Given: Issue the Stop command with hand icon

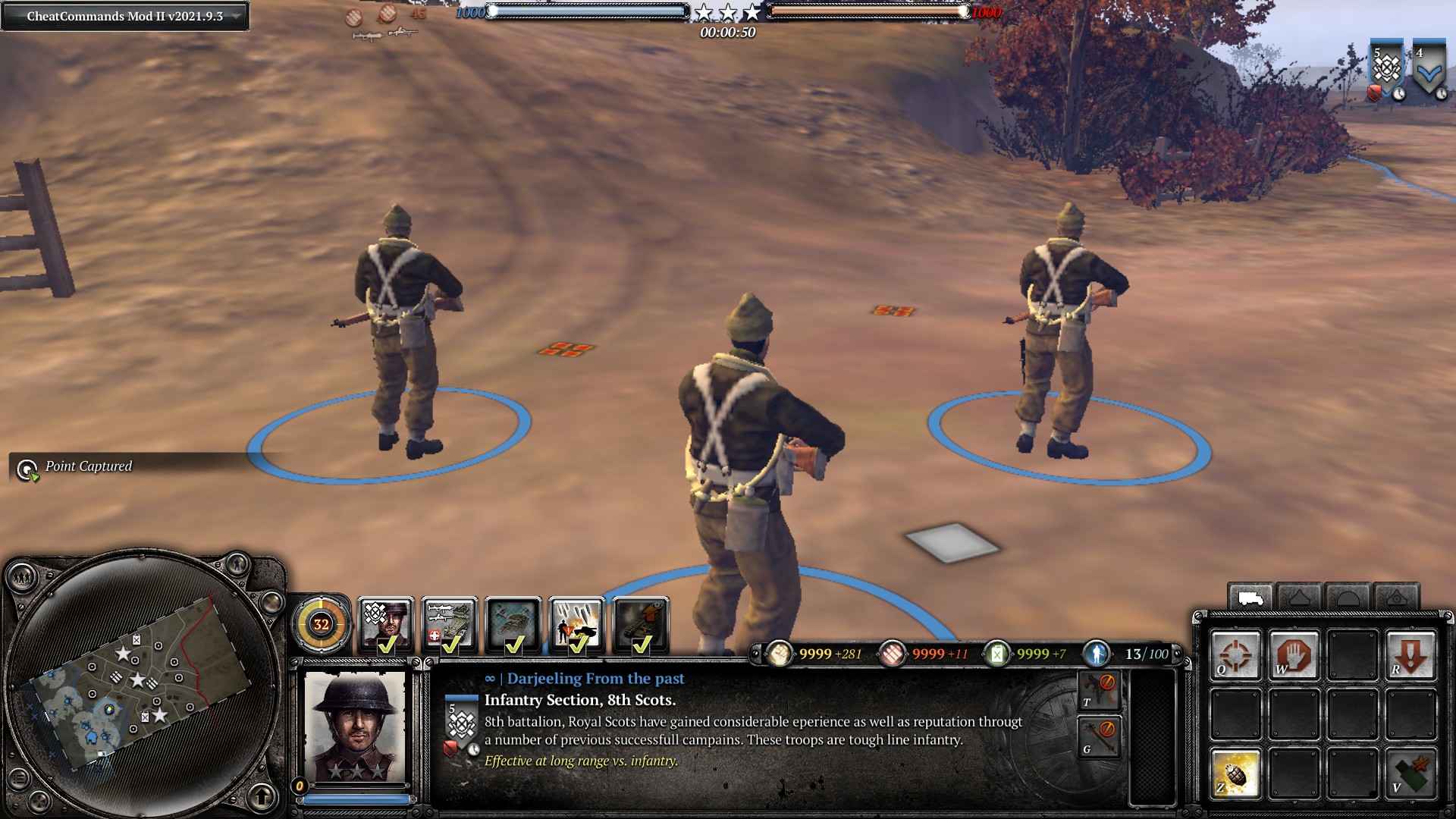Looking at the screenshot, I should (x=1294, y=654).
